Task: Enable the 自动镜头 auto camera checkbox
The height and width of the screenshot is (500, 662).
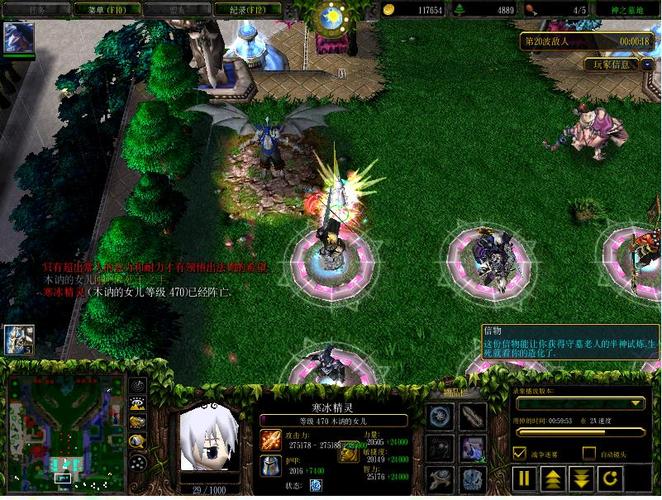Action: (589, 454)
